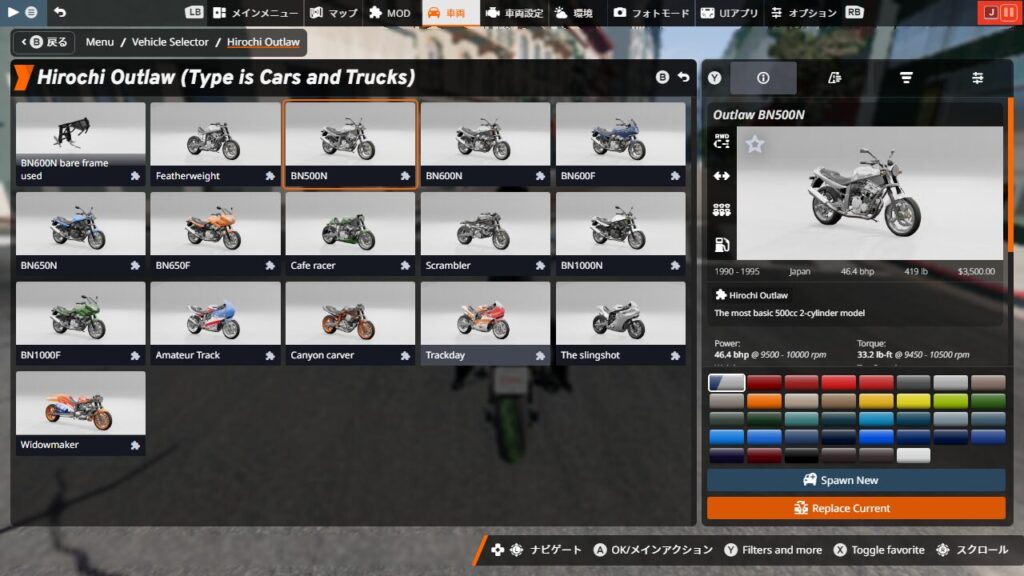Click the Spawn New button
Viewport: 1024px width, 576px height.
(x=856, y=480)
